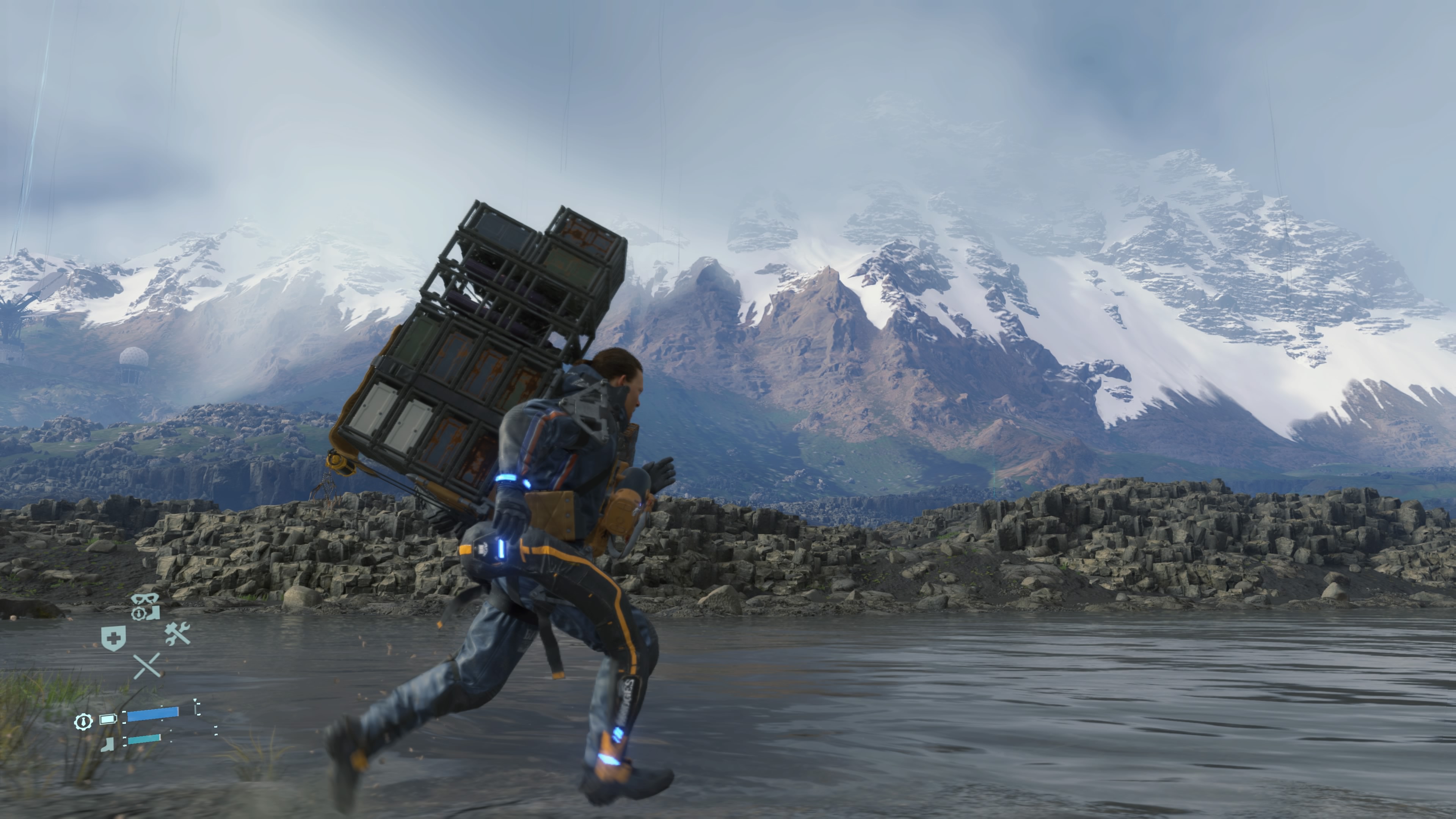Open the hammer and wrench tools icon
The height and width of the screenshot is (819, 1456).
(177, 633)
